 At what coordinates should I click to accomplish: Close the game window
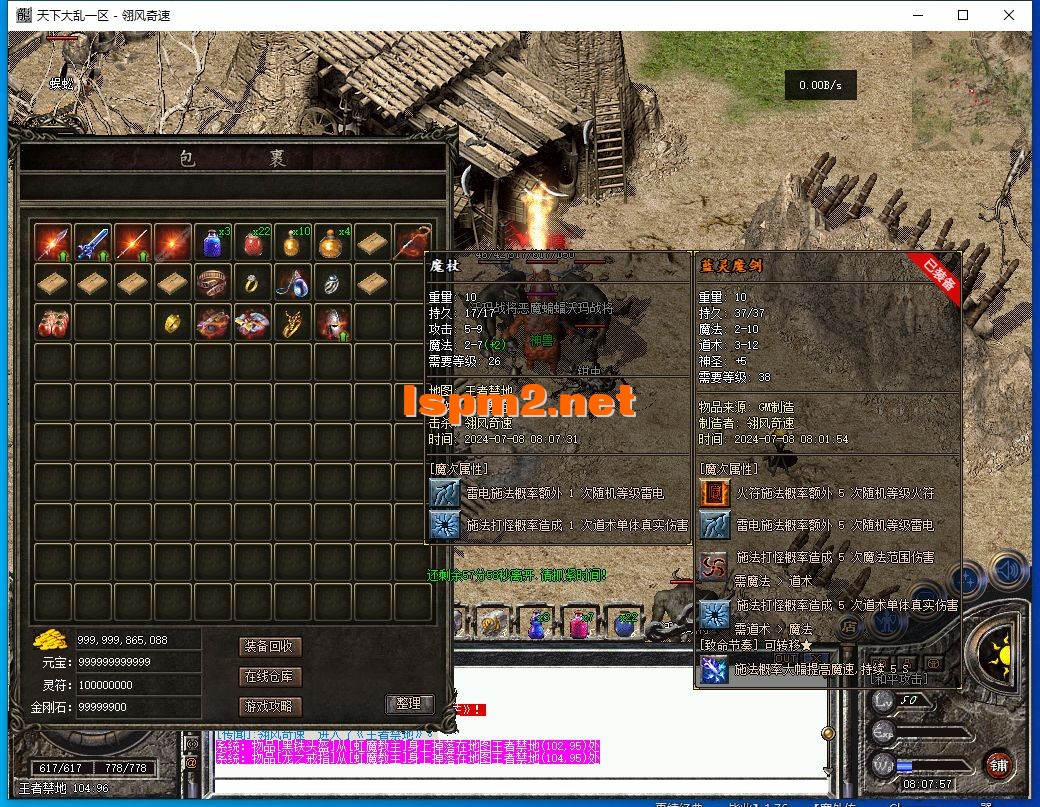pyautogui.click(x=1009, y=15)
